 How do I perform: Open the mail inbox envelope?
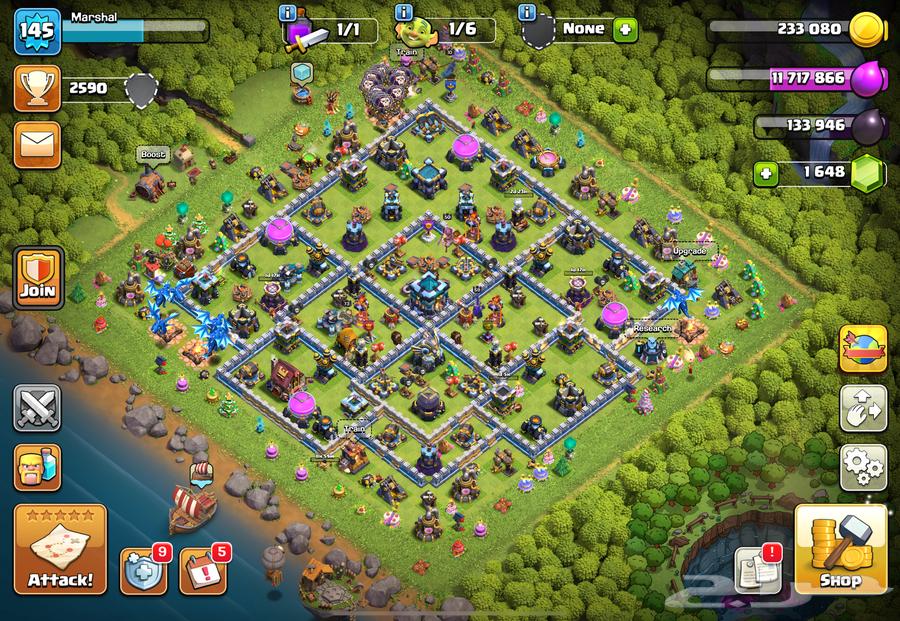[x=38, y=145]
